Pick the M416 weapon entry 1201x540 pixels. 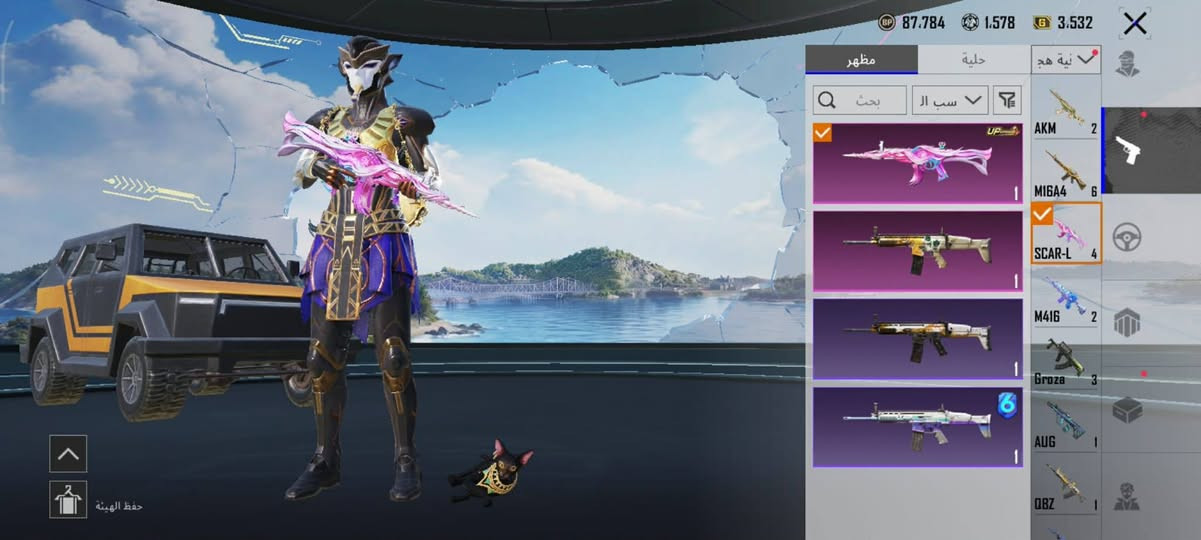(1065, 300)
